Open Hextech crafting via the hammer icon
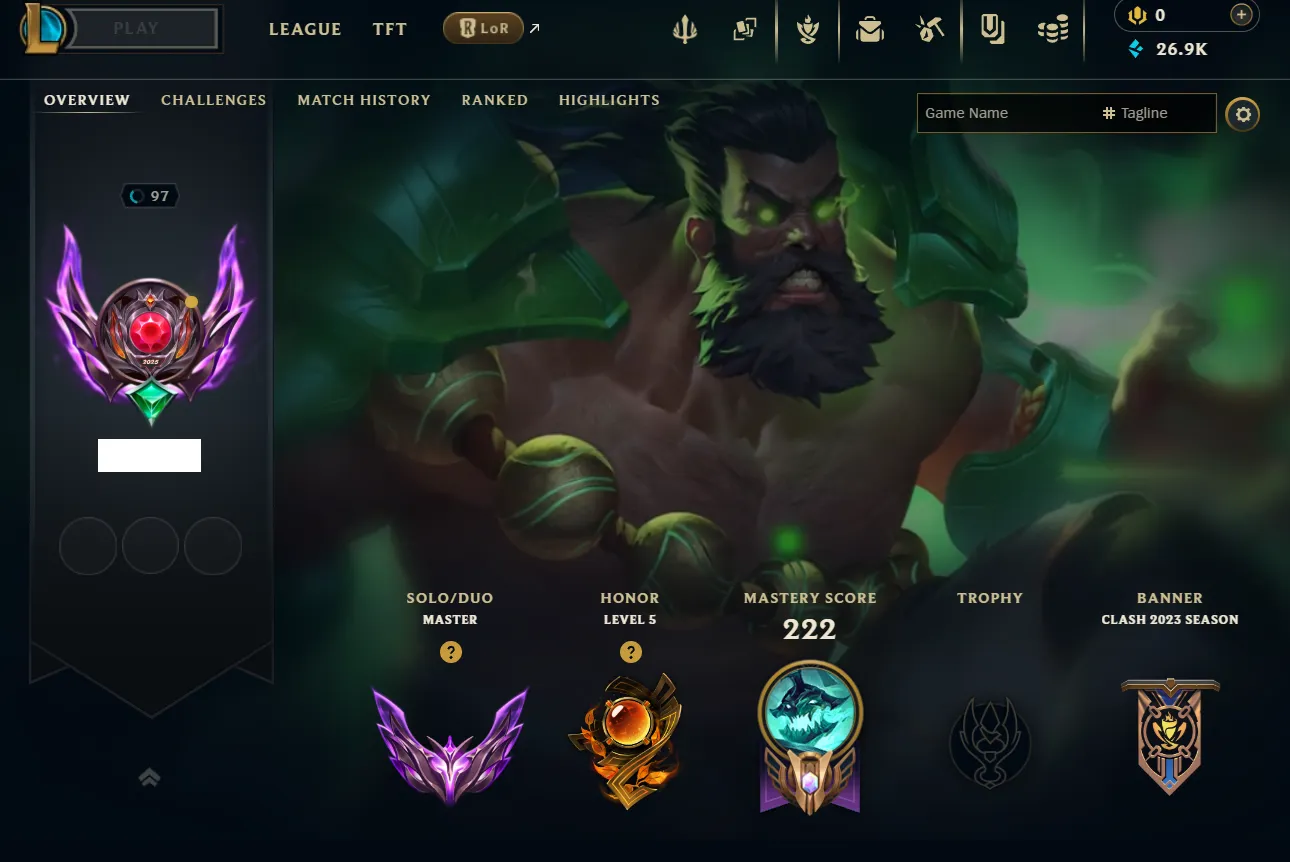The width and height of the screenshot is (1290, 862). 928,28
